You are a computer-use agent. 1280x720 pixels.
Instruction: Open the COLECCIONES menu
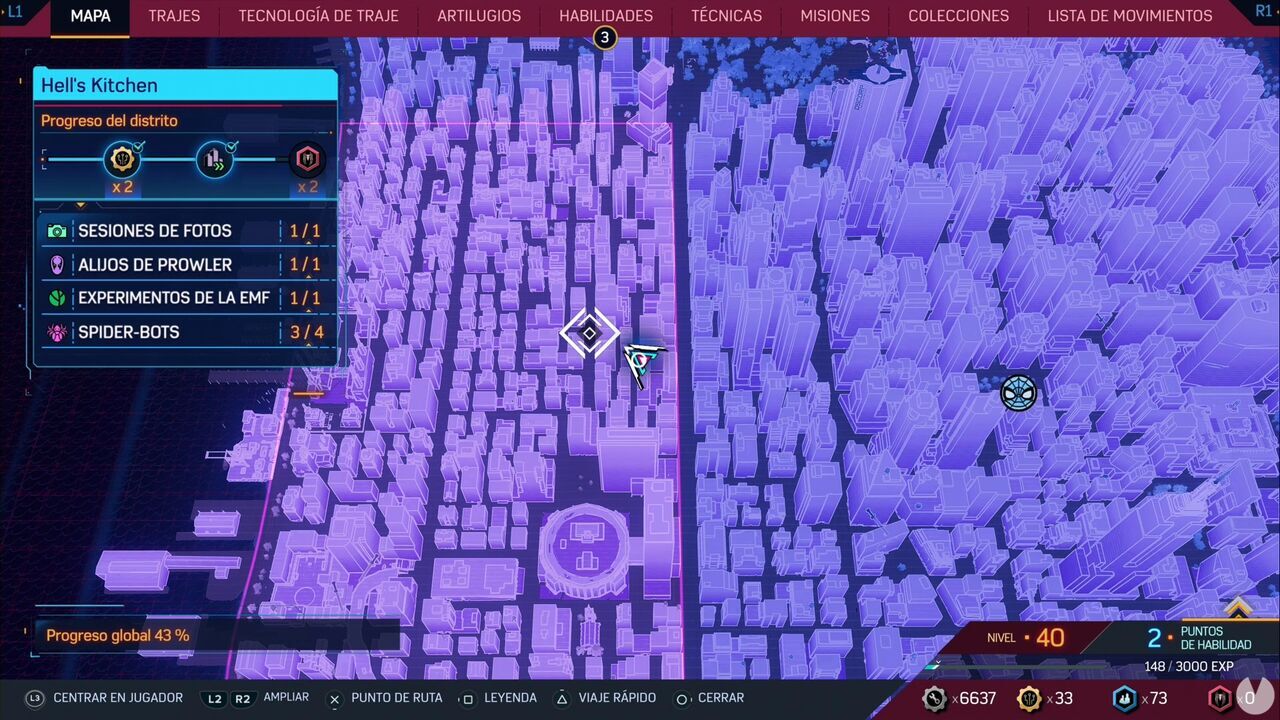tap(958, 16)
